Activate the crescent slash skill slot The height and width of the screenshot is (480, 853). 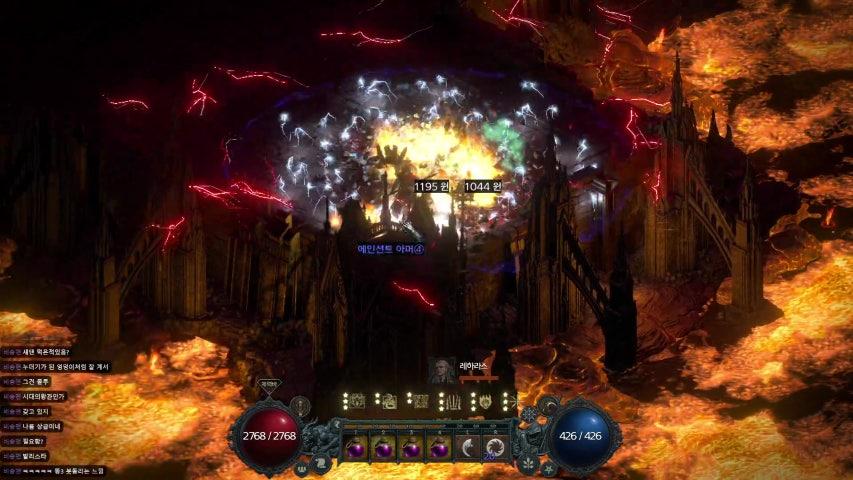point(467,446)
